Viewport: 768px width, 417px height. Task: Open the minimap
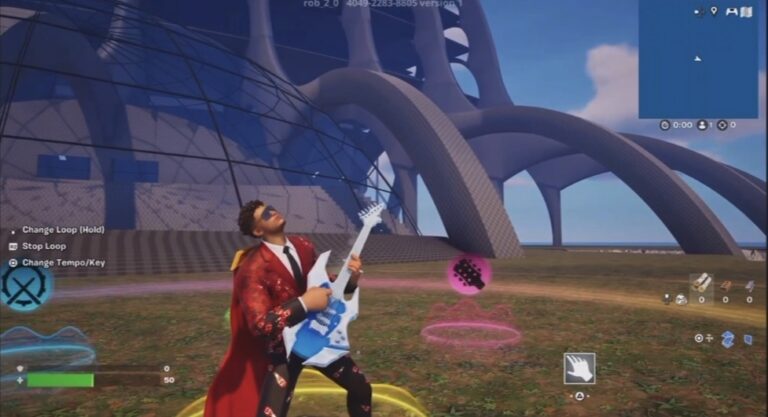tap(698, 60)
